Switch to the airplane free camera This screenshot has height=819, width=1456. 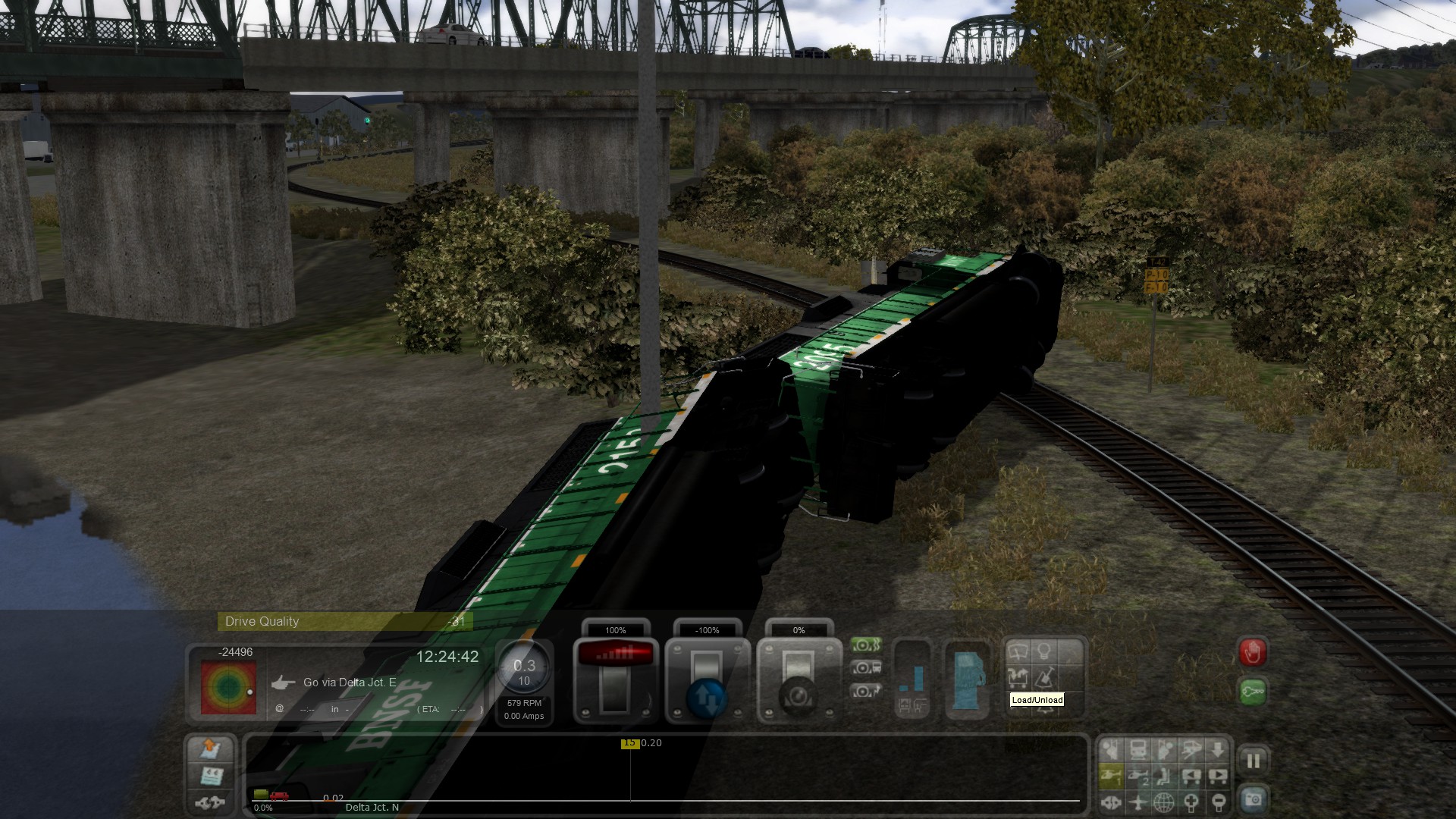click(1137, 802)
